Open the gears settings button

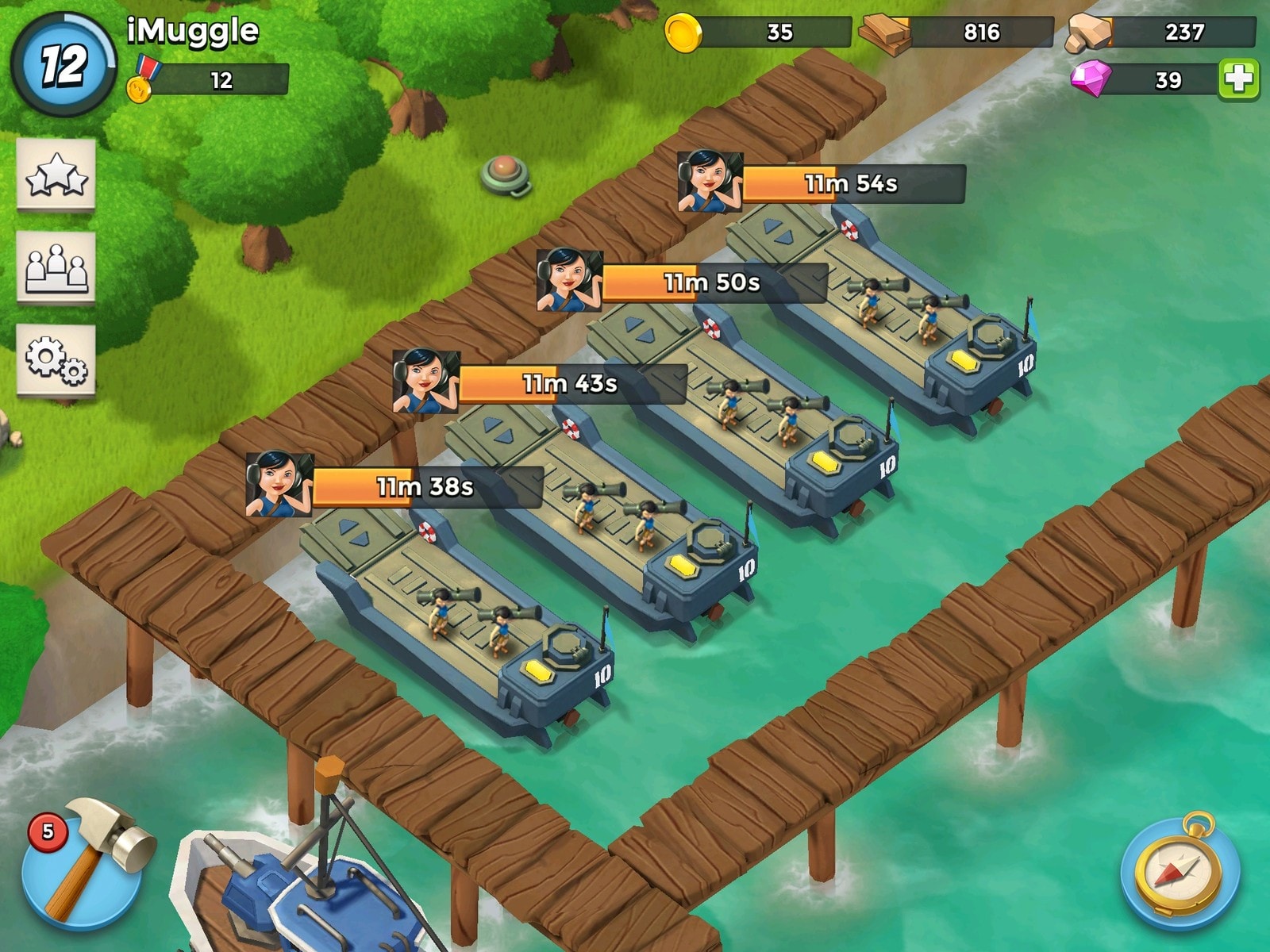point(56,359)
